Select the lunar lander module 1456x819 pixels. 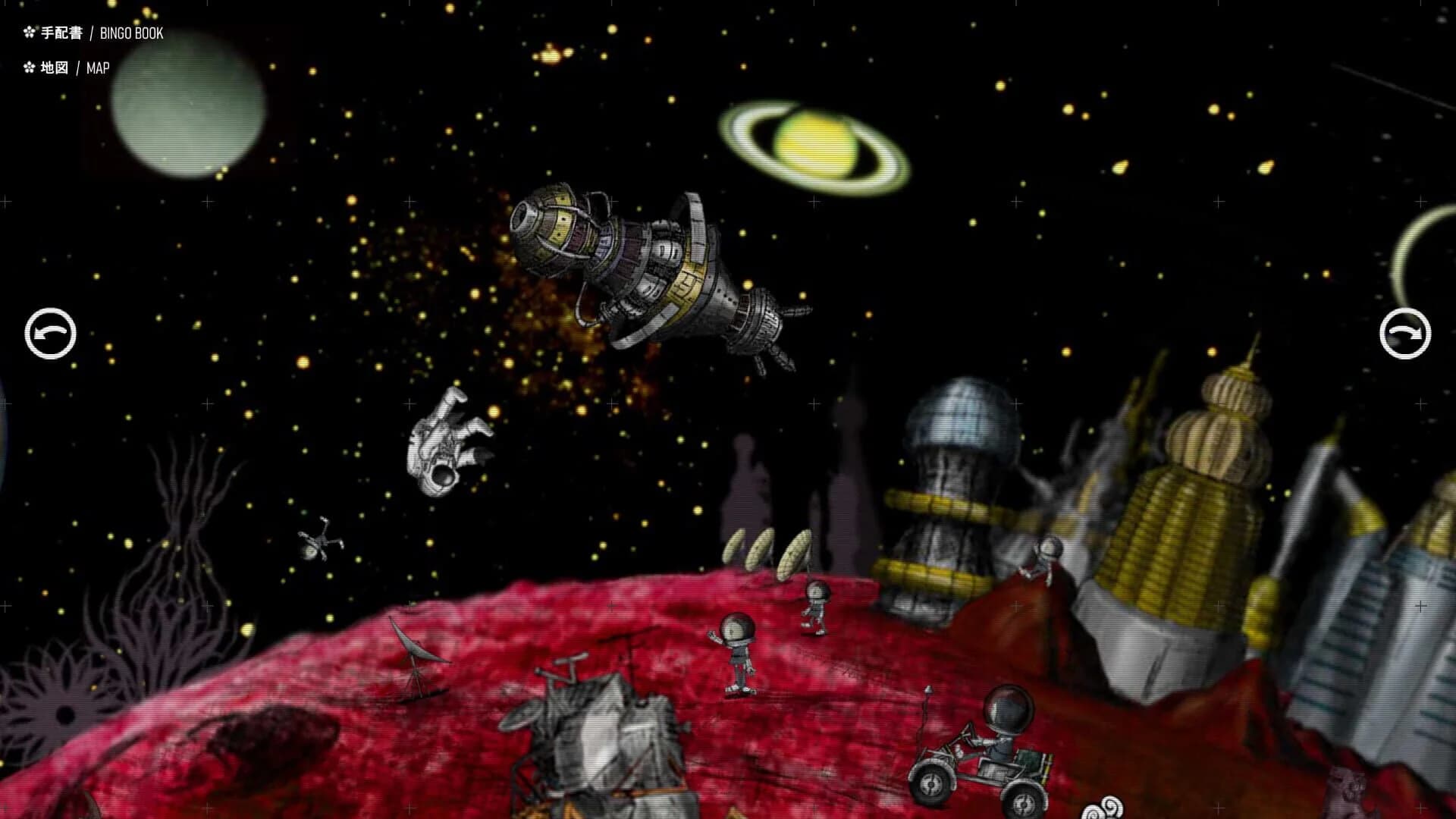coord(599,736)
